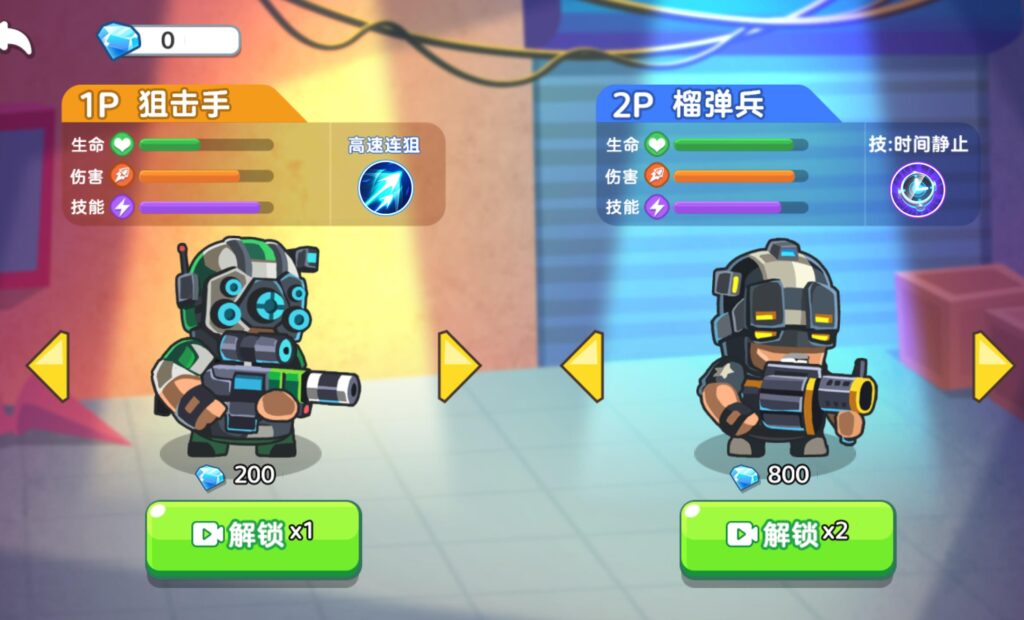This screenshot has width=1024, height=620.
Task: Unlock the 2P grenadier with video x2
Action: click(x=787, y=535)
